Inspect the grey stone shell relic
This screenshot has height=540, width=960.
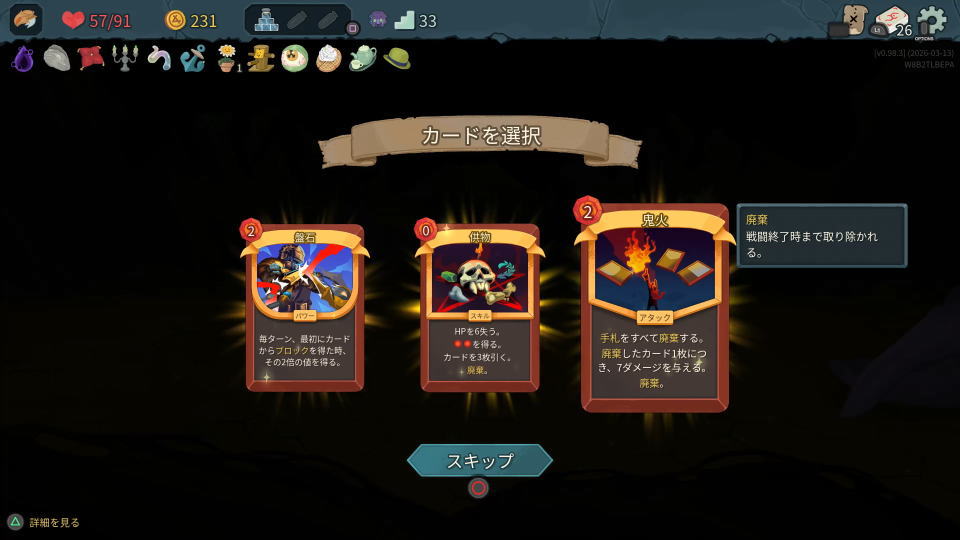point(57,58)
